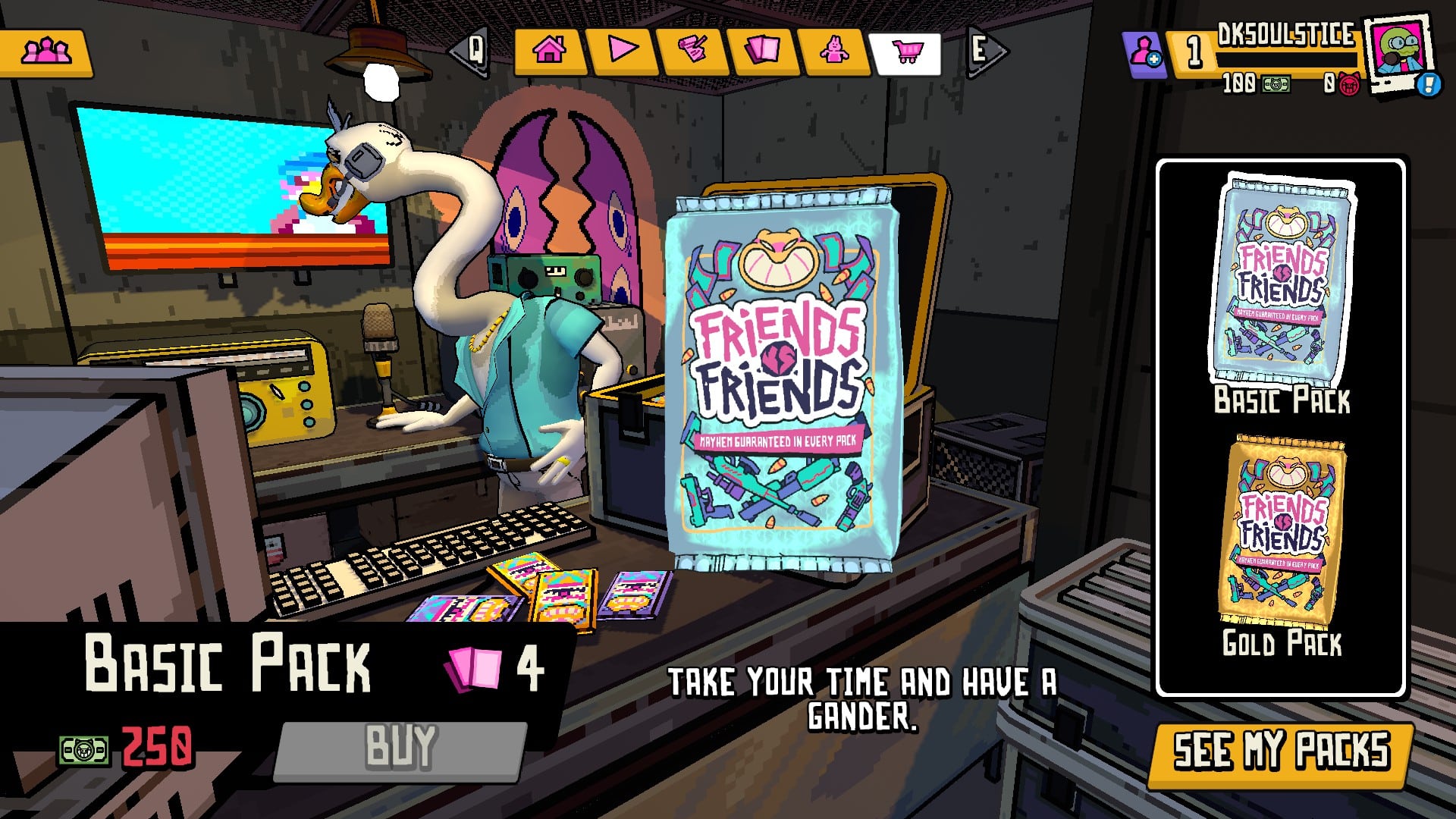This screenshot has width=1456, height=819.
Task: Click the highlighted shopping cart shop icon
Action: click(x=908, y=52)
